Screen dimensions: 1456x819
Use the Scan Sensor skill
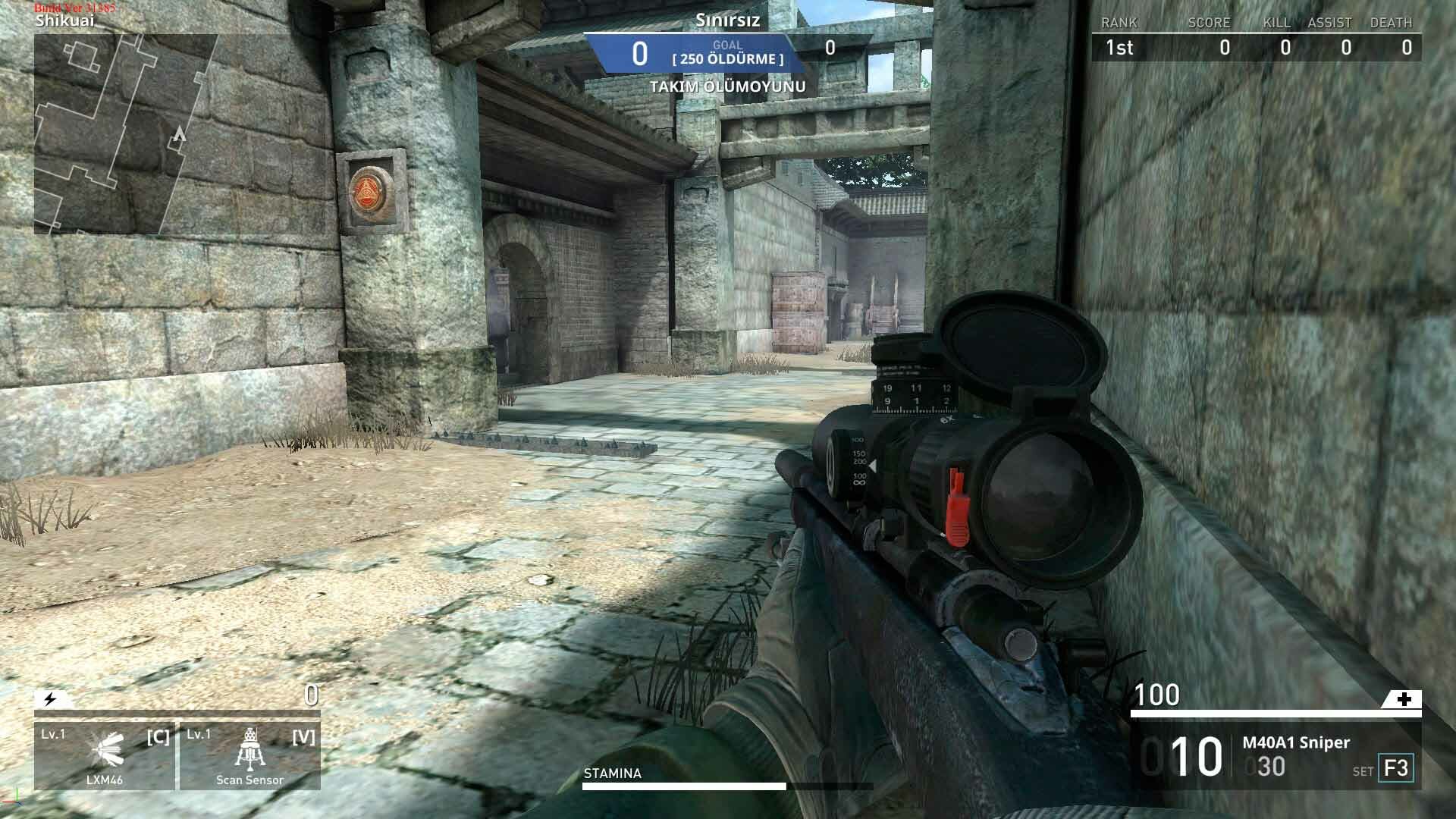[249, 756]
